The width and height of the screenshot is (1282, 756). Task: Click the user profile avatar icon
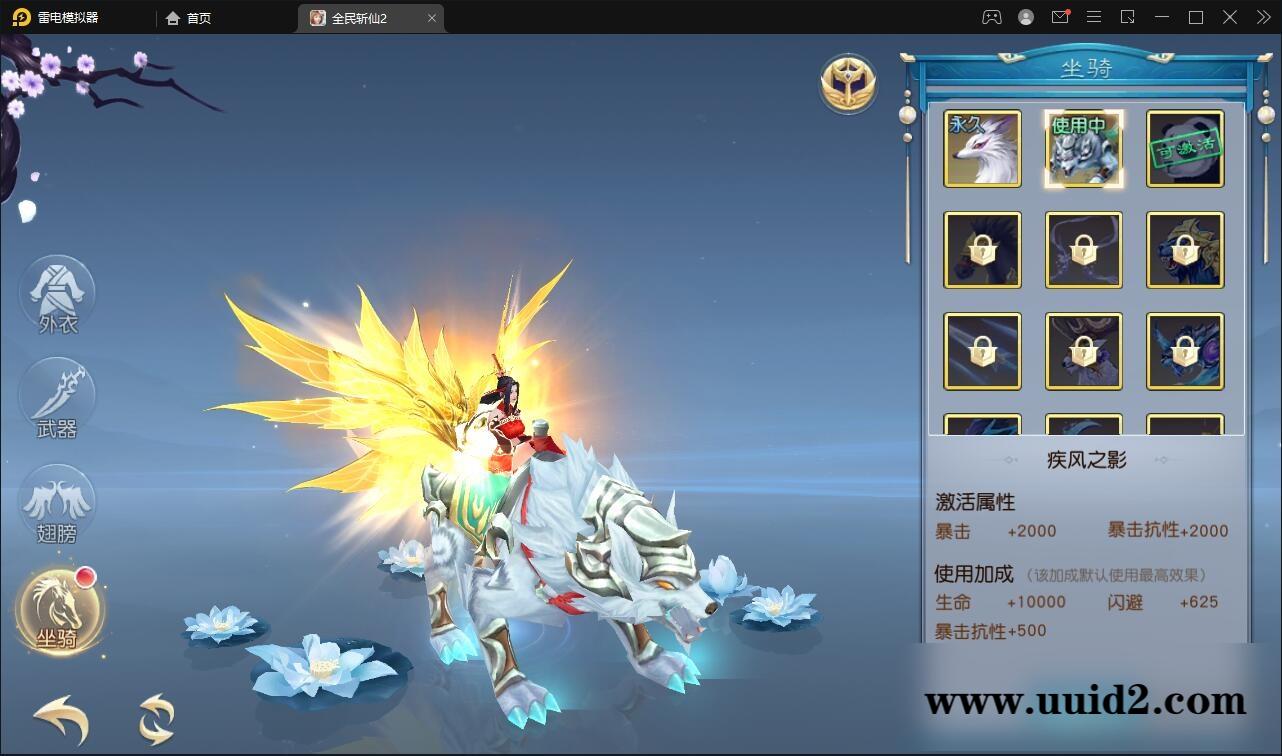(x=1025, y=17)
